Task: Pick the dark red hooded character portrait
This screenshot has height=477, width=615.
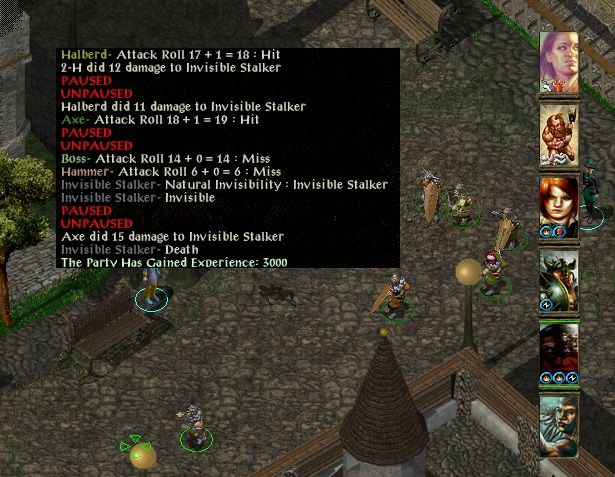Action: tap(560, 352)
